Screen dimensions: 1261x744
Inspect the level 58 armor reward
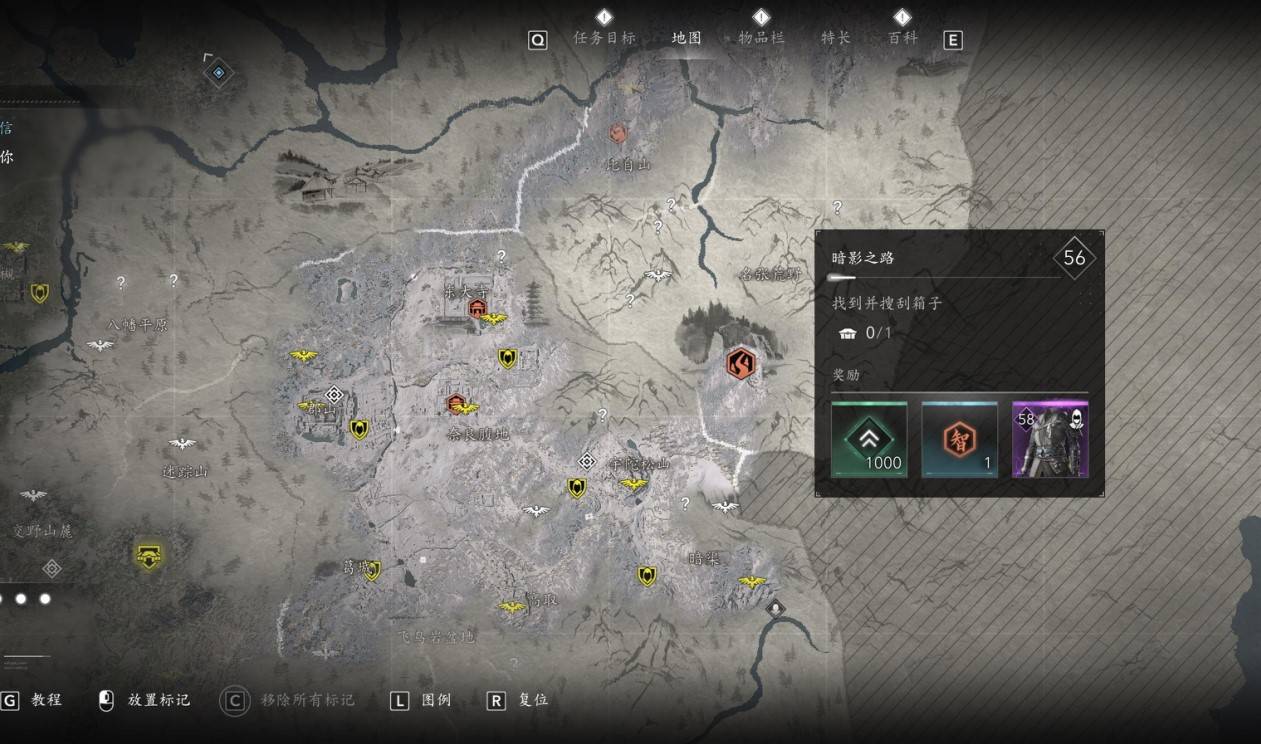pos(1050,439)
